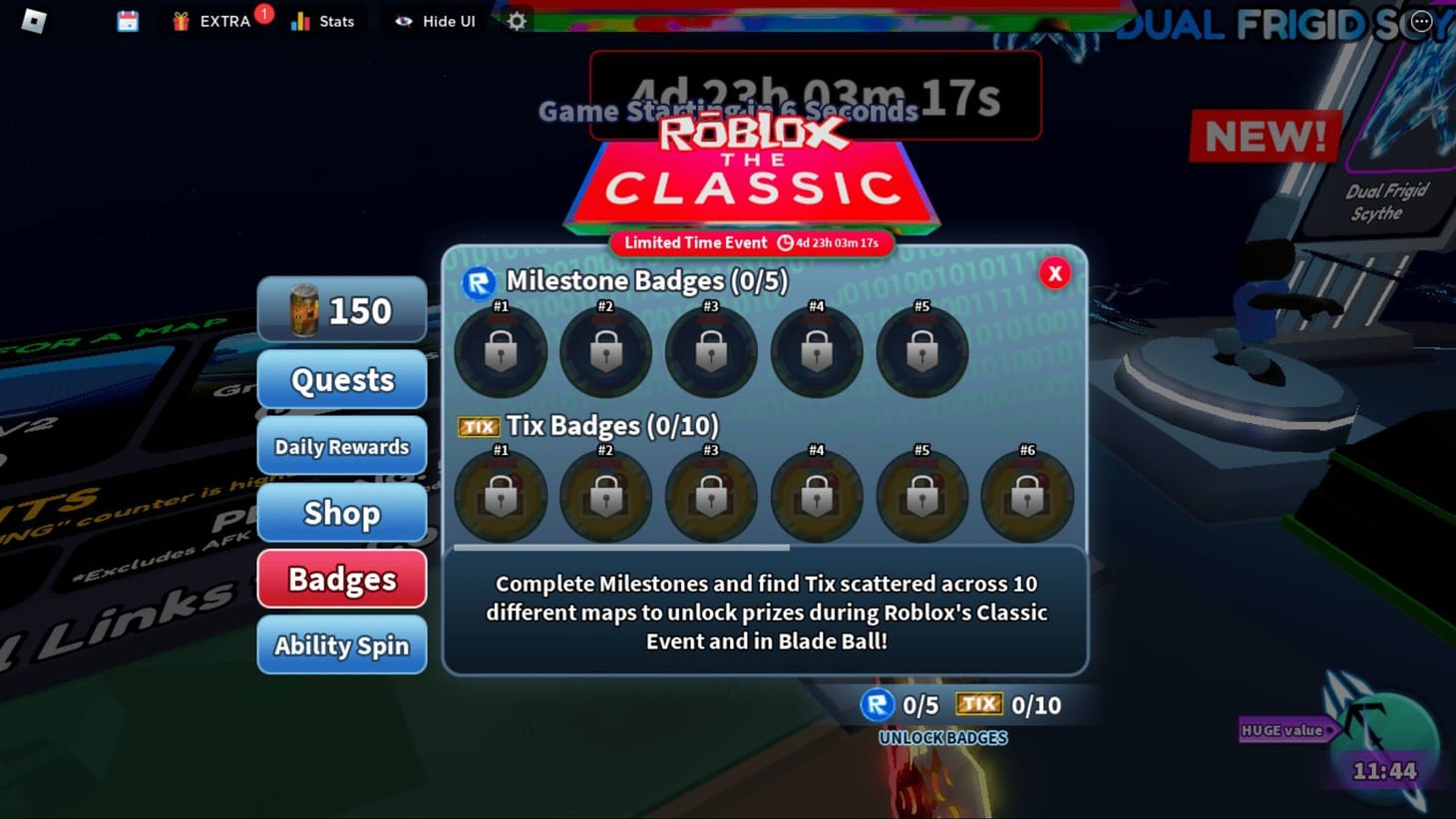
Task: Click the eye icon next to Hide UI
Action: click(x=403, y=20)
